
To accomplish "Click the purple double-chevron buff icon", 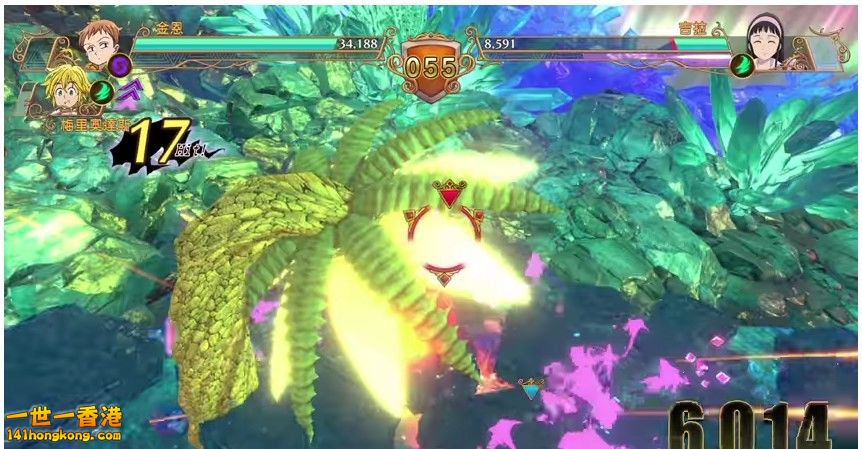I will click(x=129, y=95).
